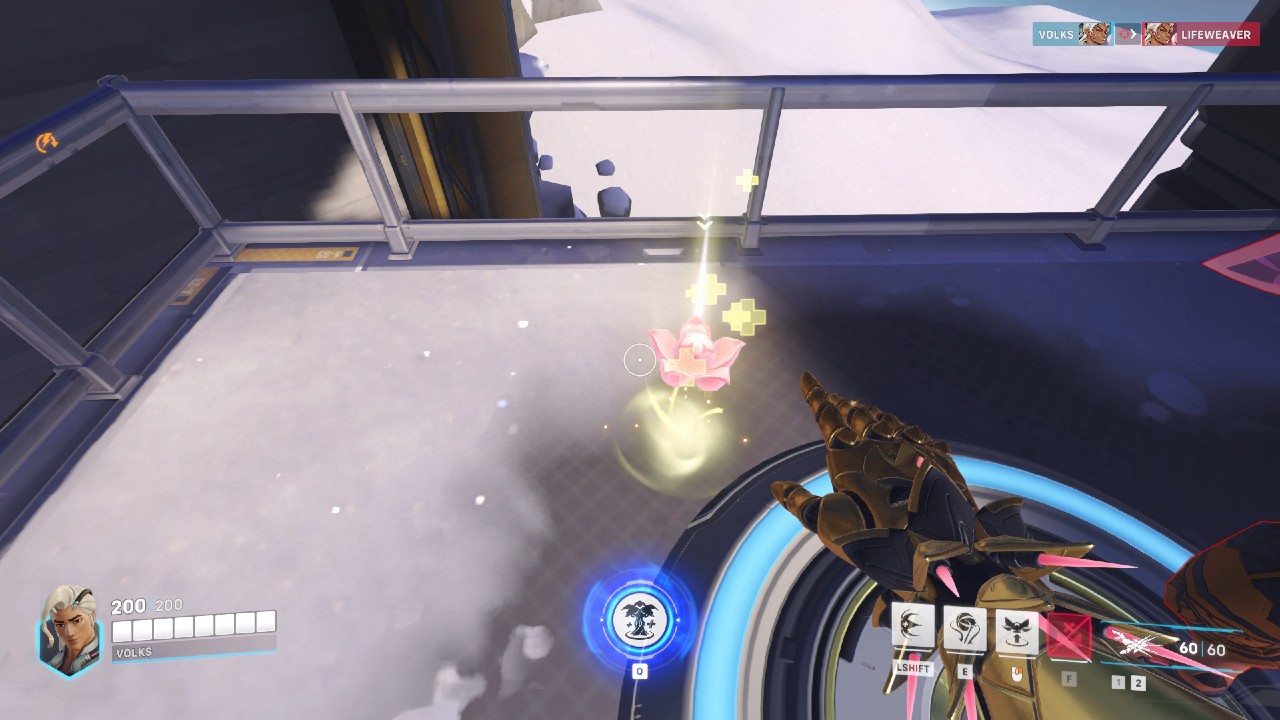
Task: Click the LIFEWEAVER name tag in the killfeed
Action: pos(1215,34)
